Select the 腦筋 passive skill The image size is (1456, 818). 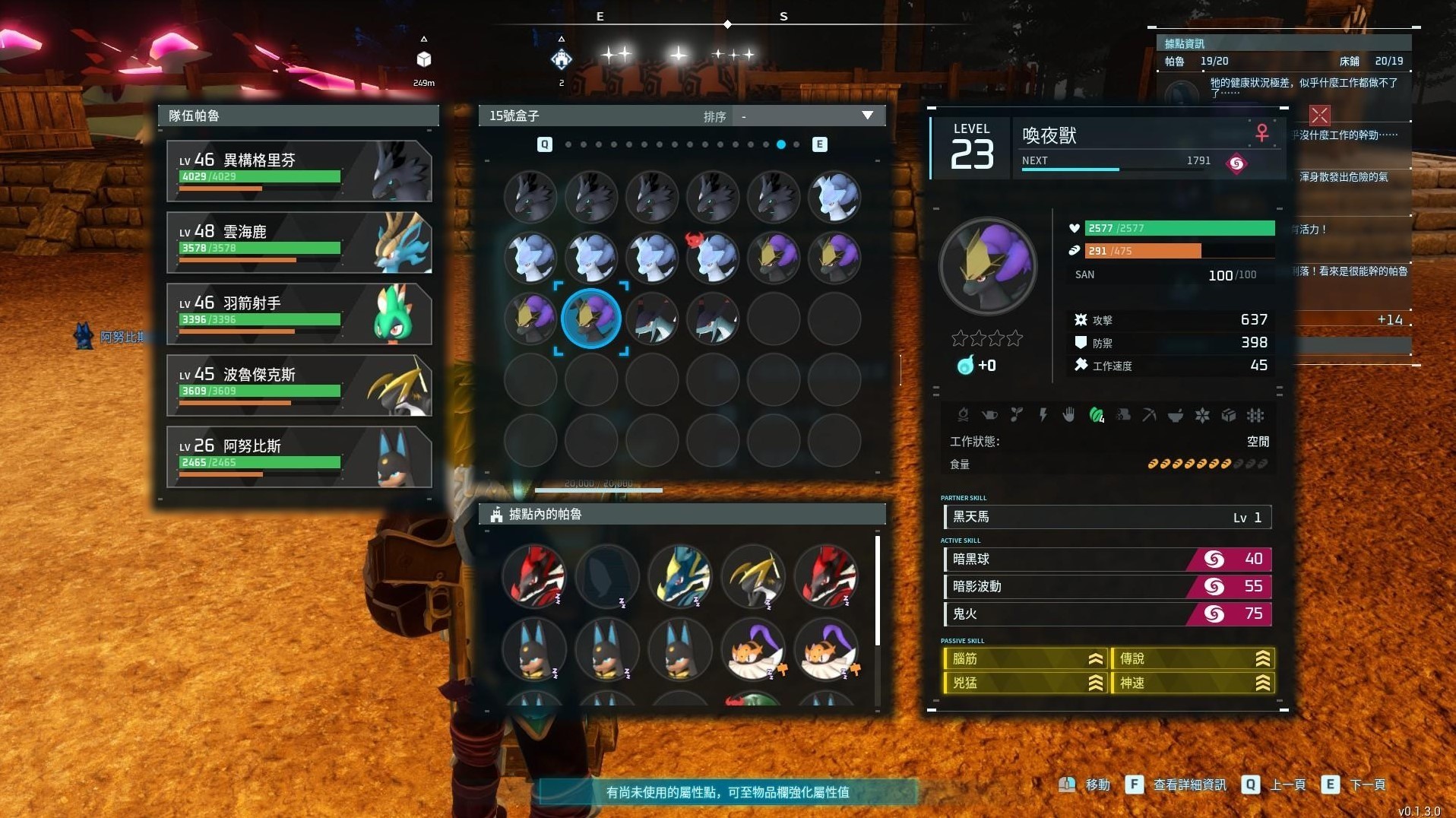1024,659
